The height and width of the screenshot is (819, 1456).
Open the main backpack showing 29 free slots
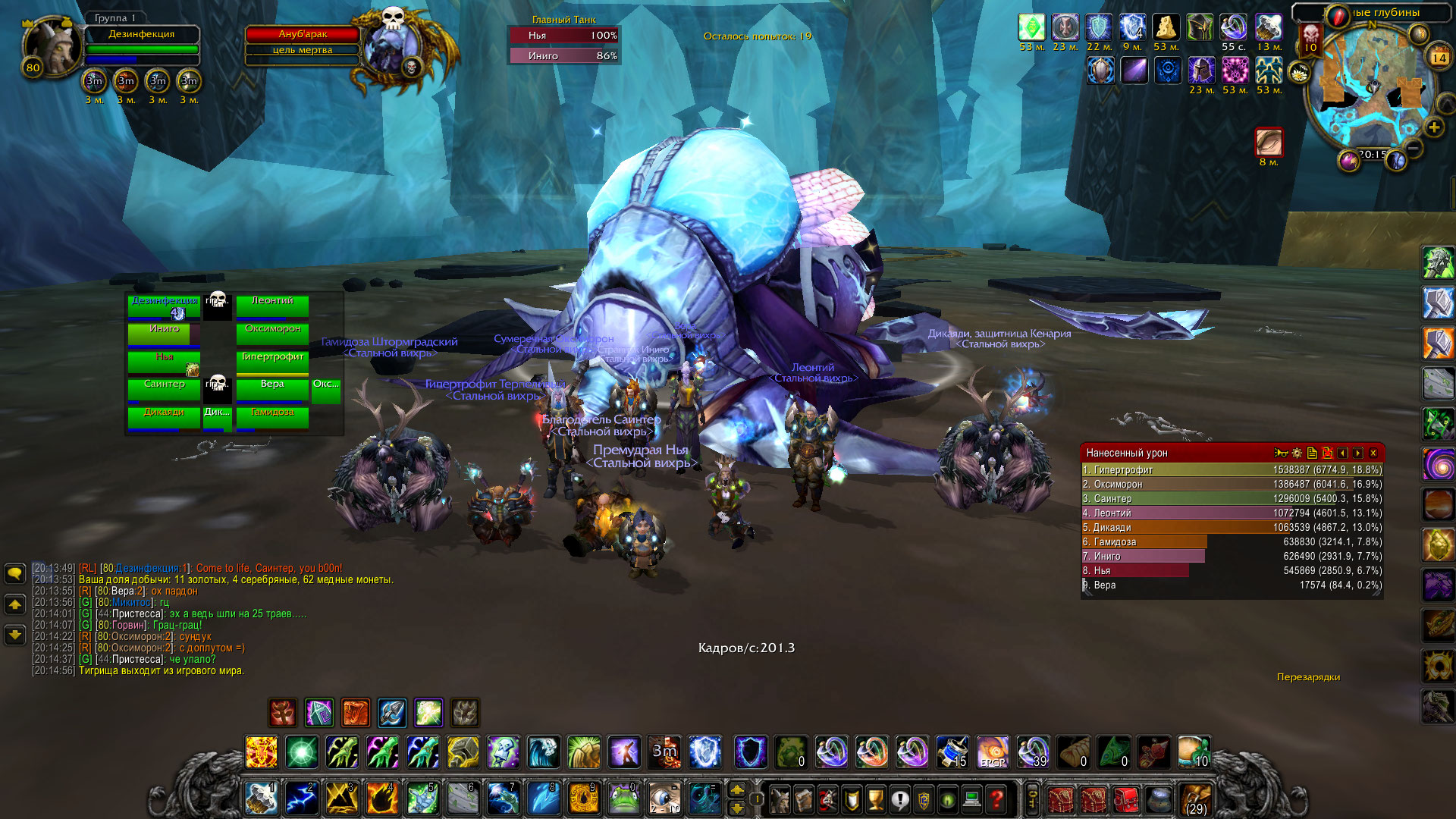pyautogui.click(x=1195, y=800)
